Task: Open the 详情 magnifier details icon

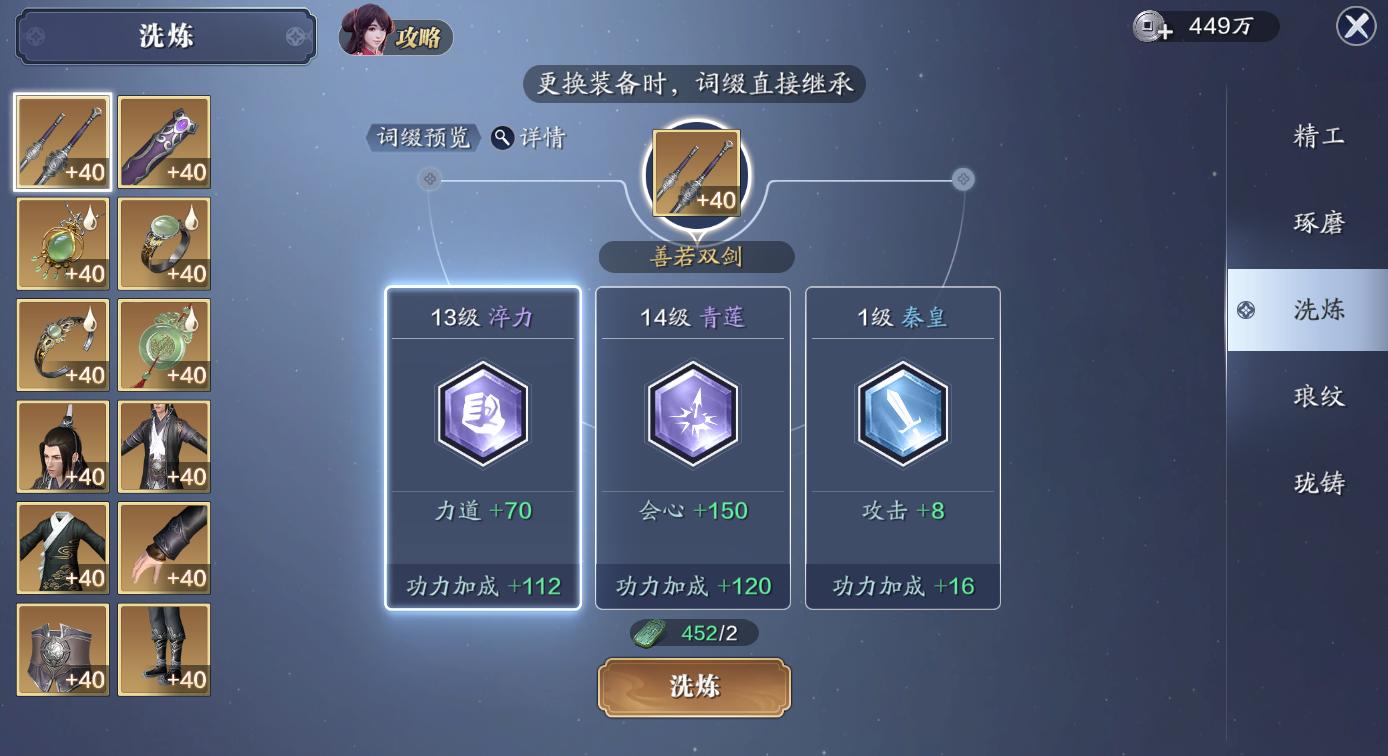Action: (502, 138)
